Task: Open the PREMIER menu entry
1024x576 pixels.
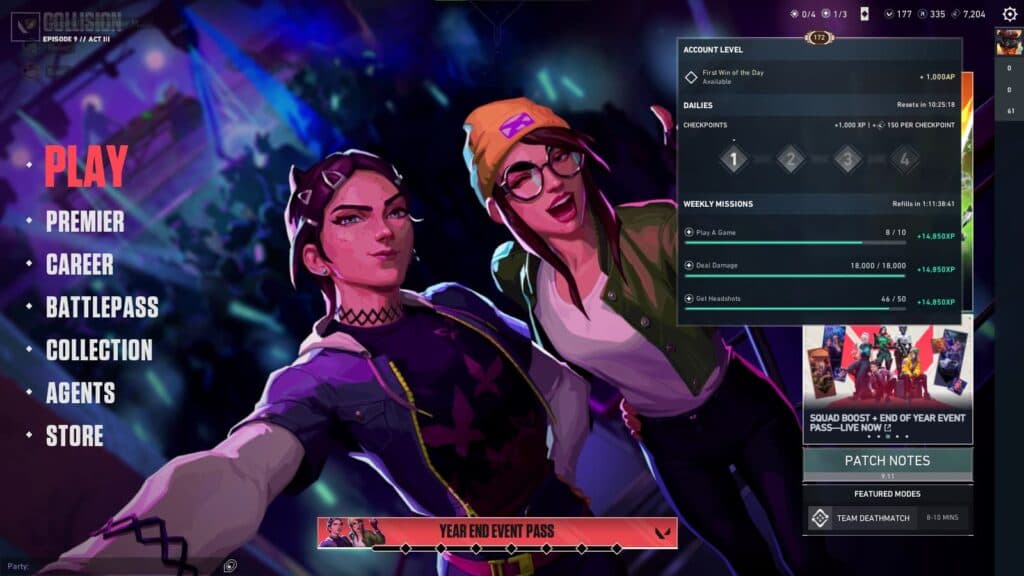Action: [x=85, y=222]
